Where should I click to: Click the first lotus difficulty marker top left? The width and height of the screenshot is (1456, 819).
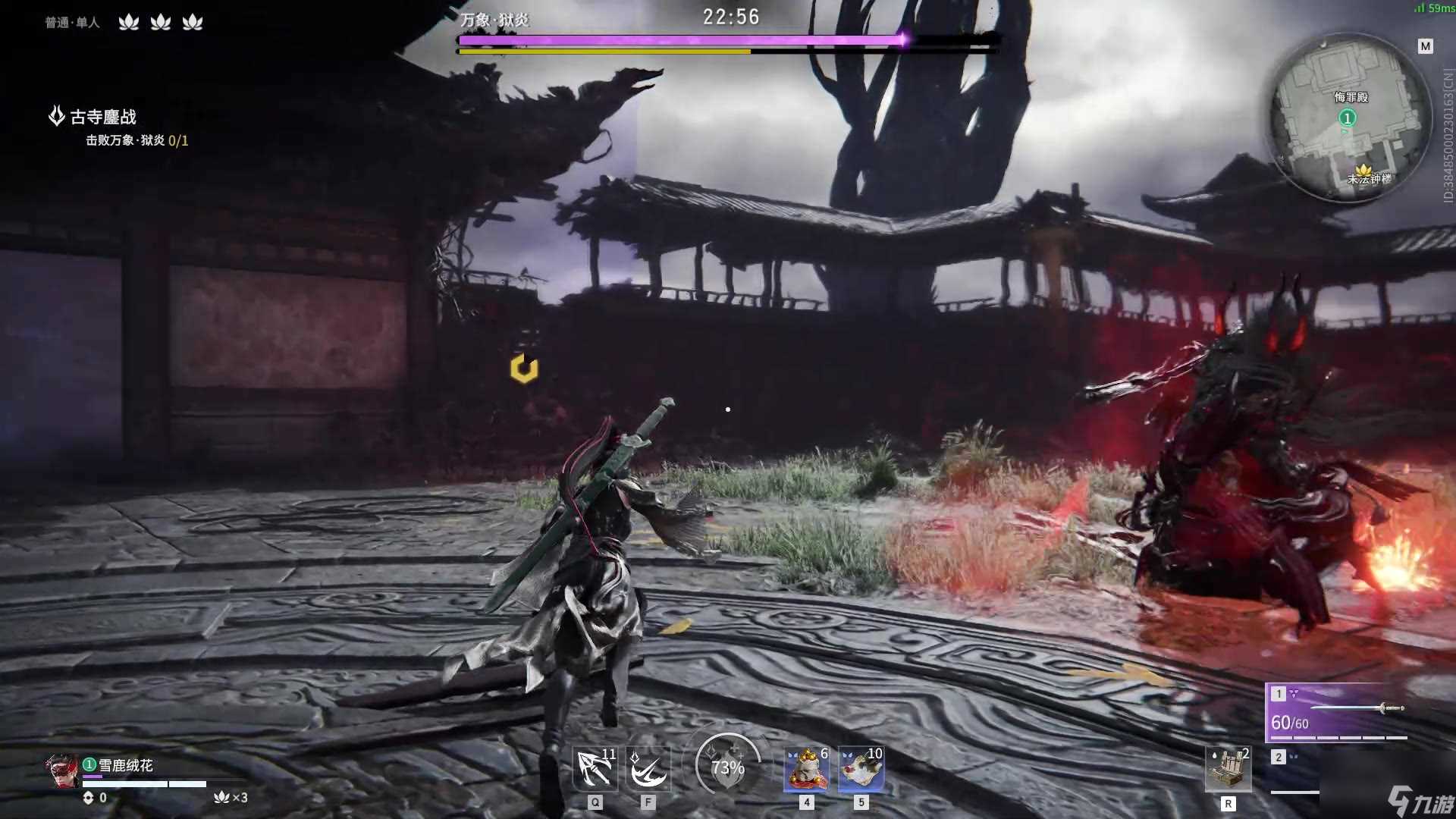click(129, 22)
